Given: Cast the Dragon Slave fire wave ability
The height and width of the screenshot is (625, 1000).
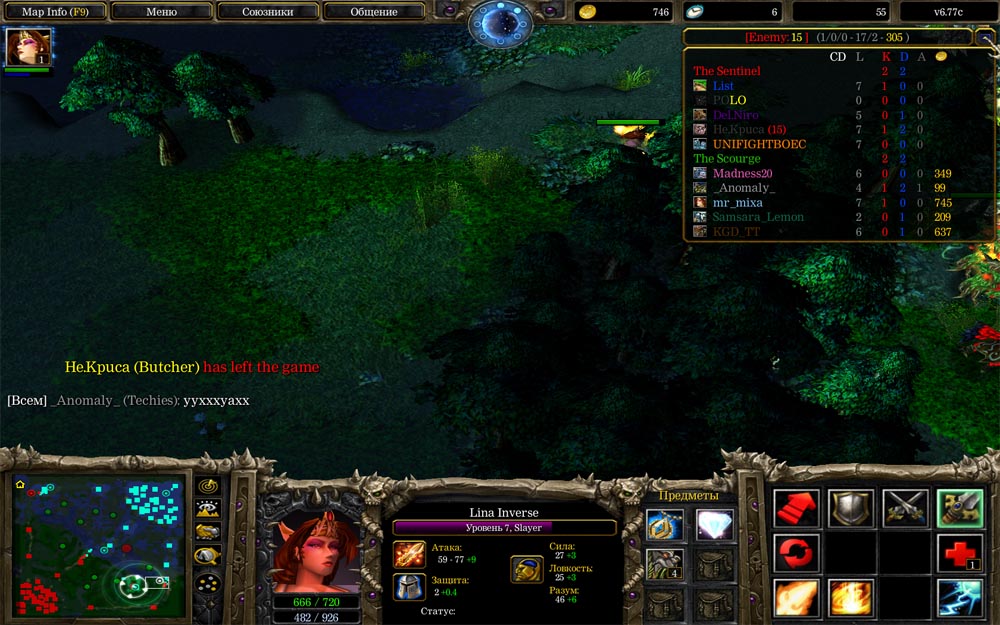Looking at the screenshot, I should click(797, 598).
